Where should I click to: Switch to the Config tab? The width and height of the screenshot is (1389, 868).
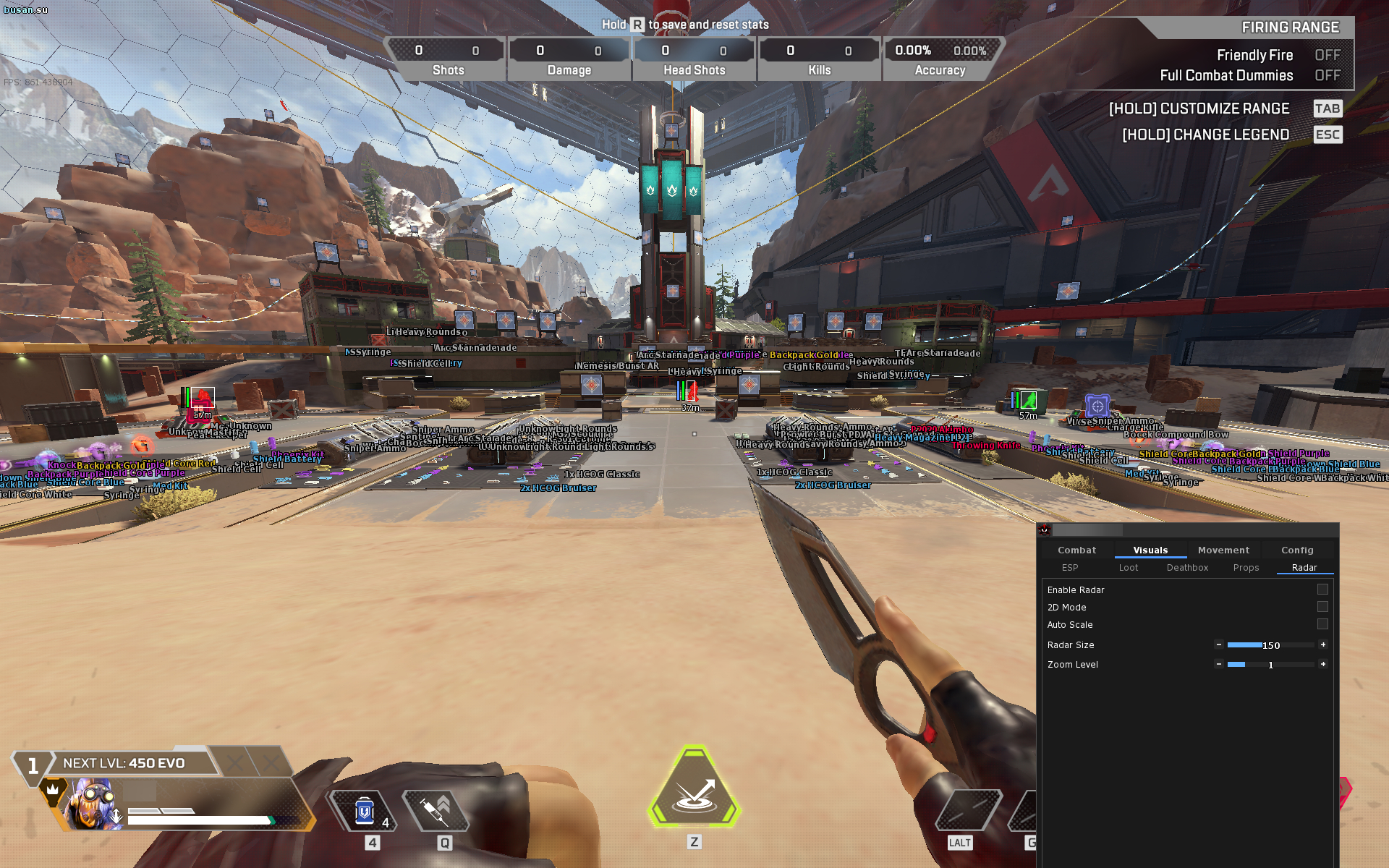(x=1297, y=550)
